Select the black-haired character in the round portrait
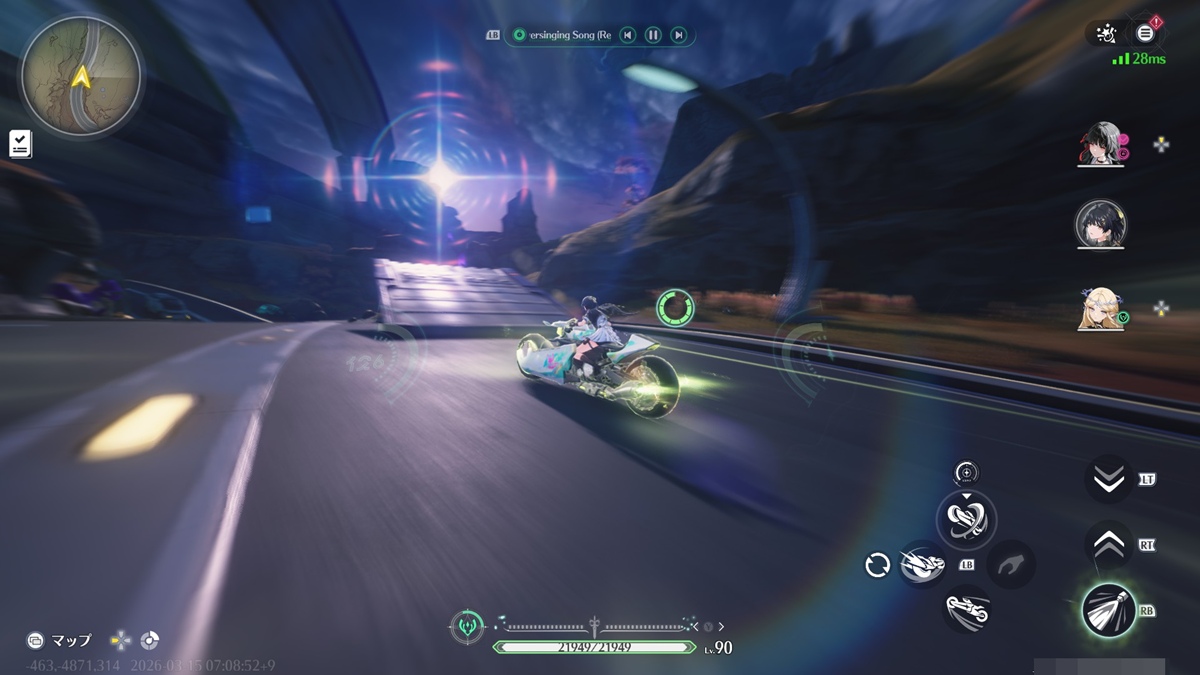The height and width of the screenshot is (675, 1200). [x=1100, y=225]
